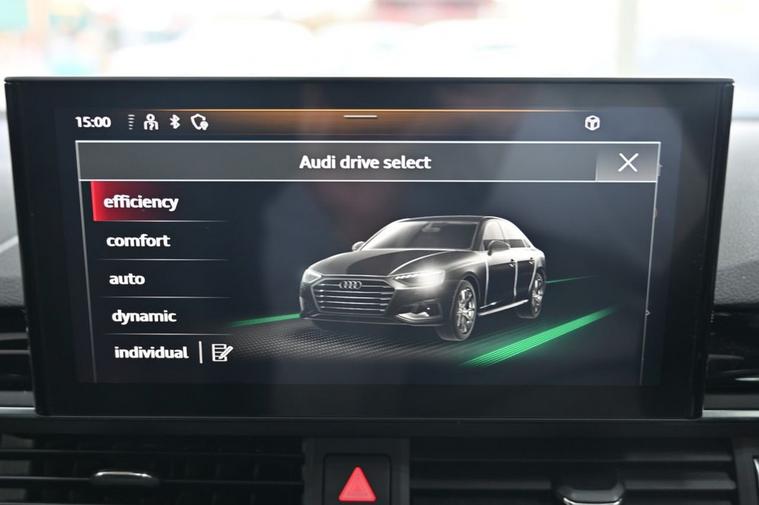Viewport: 759px width, 505px height.
Task: Close the Audi drive select window
Action: pos(627,163)
